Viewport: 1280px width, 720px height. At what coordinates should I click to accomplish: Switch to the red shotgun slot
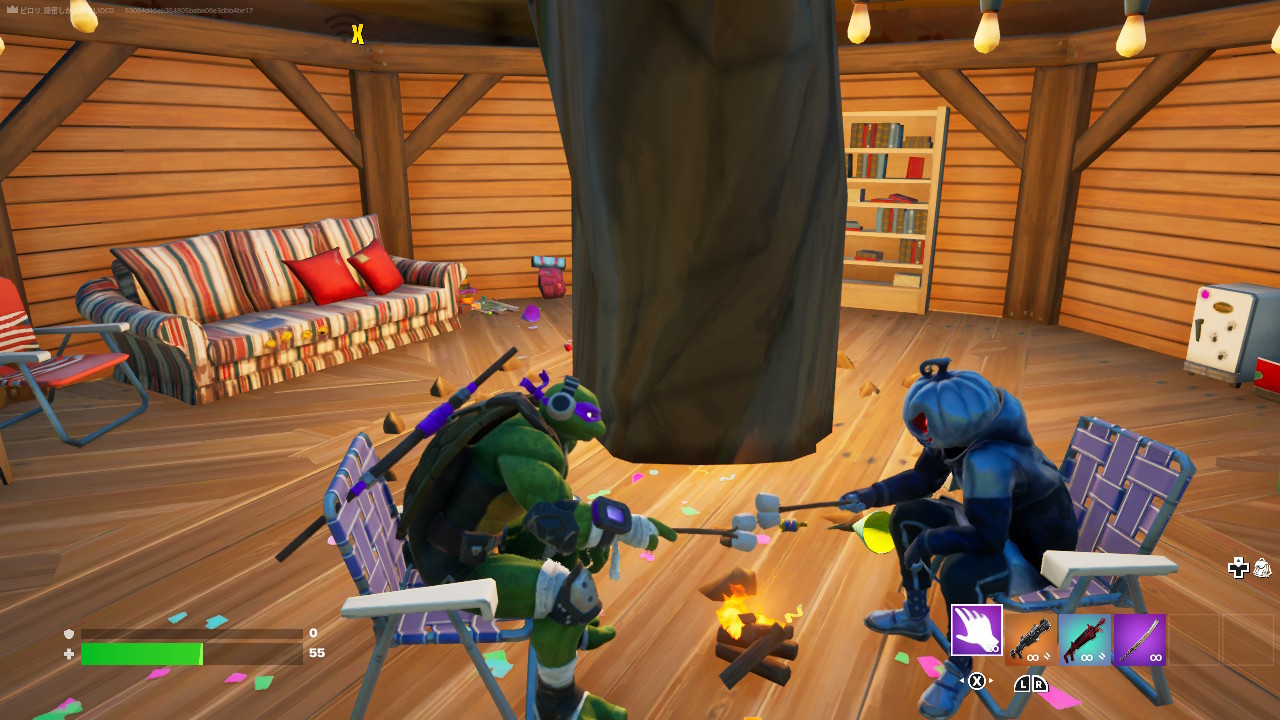coord(1085,640)
